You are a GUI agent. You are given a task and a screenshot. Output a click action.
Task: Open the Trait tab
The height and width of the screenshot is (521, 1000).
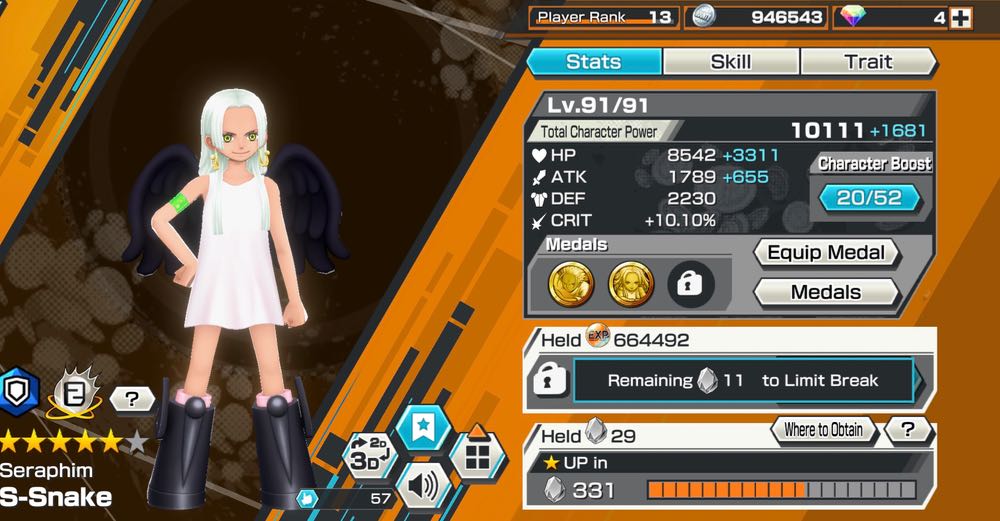868,62
